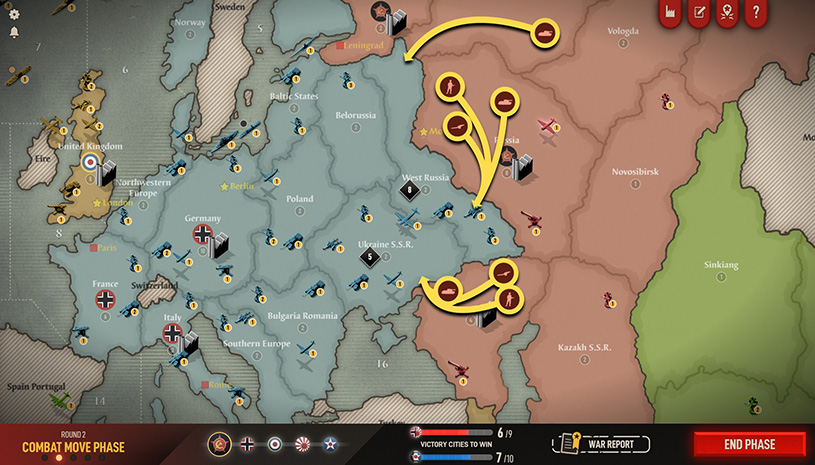Select the West Russia battle marker
815x465 pixels.
point(408,189)
